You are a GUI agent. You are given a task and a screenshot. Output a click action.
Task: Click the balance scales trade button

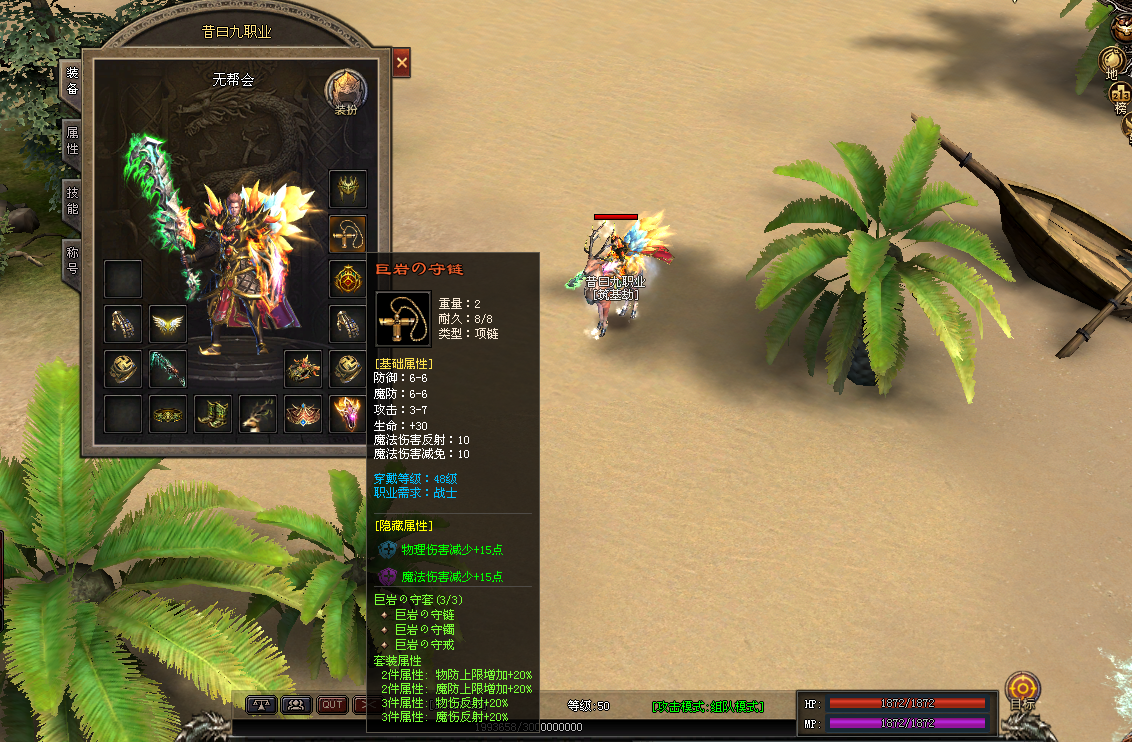(x=261, y=705)
